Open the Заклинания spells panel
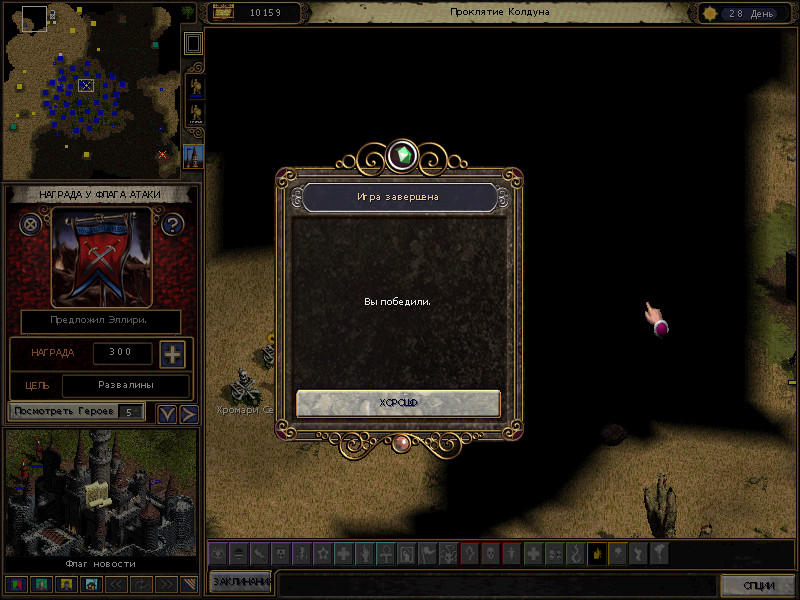Screen dimensions: 800x600 coord(240,582)
